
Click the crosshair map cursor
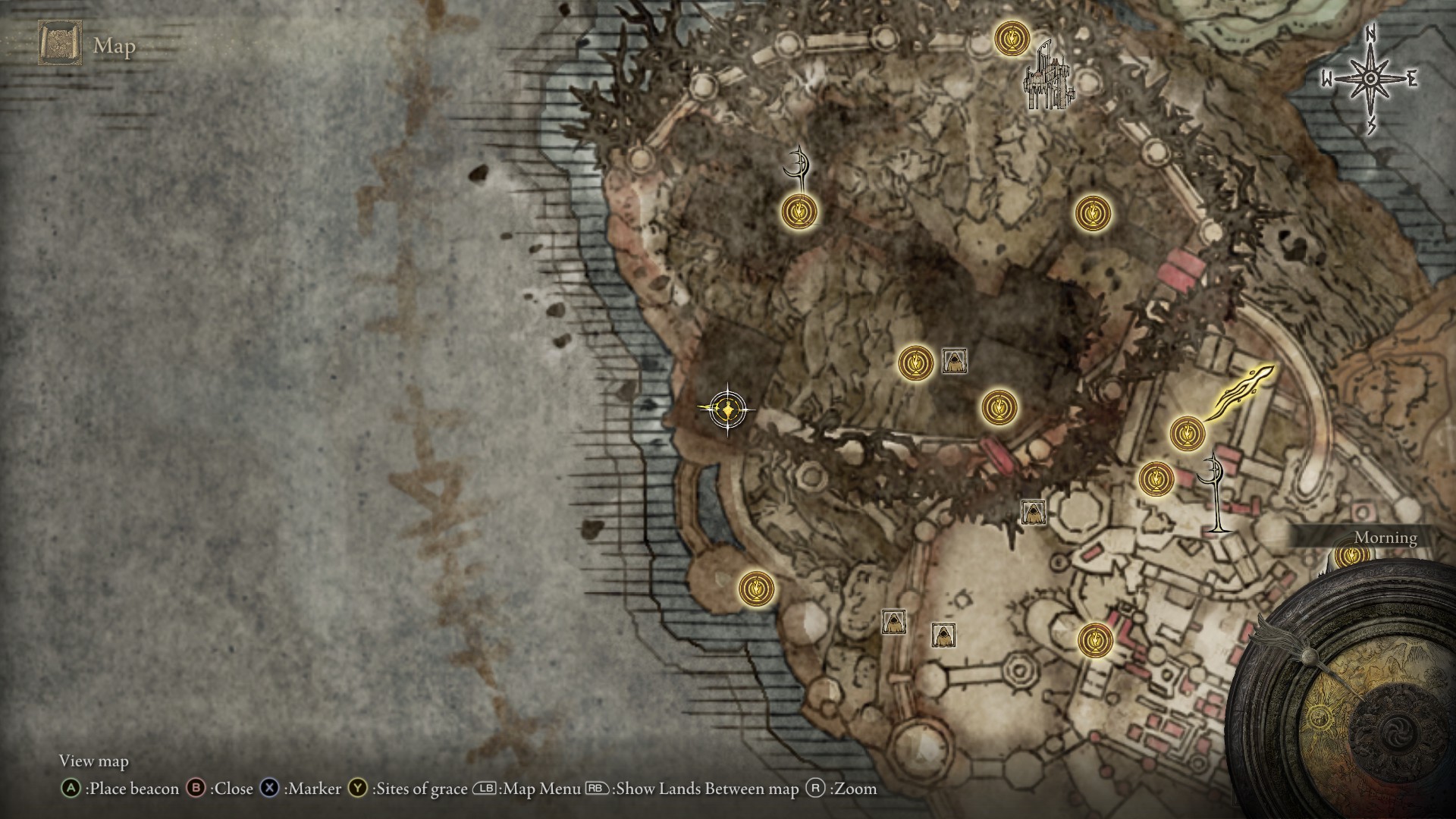pyautogui.click(x=727, y=410)
